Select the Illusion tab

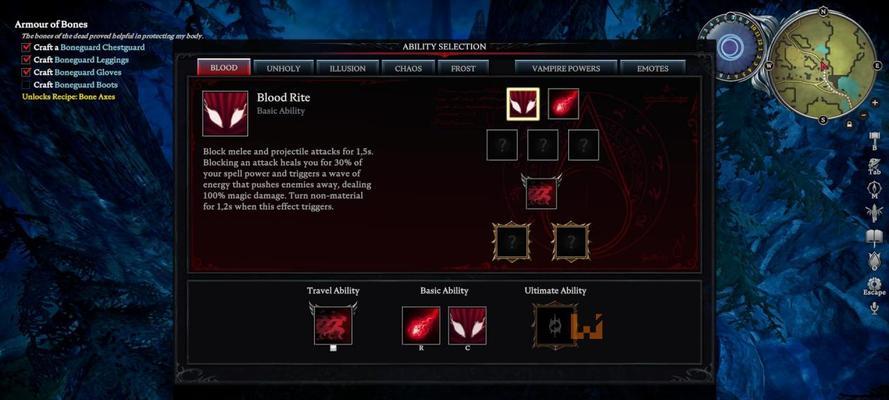pyautogui.click(x=347, y=68)
